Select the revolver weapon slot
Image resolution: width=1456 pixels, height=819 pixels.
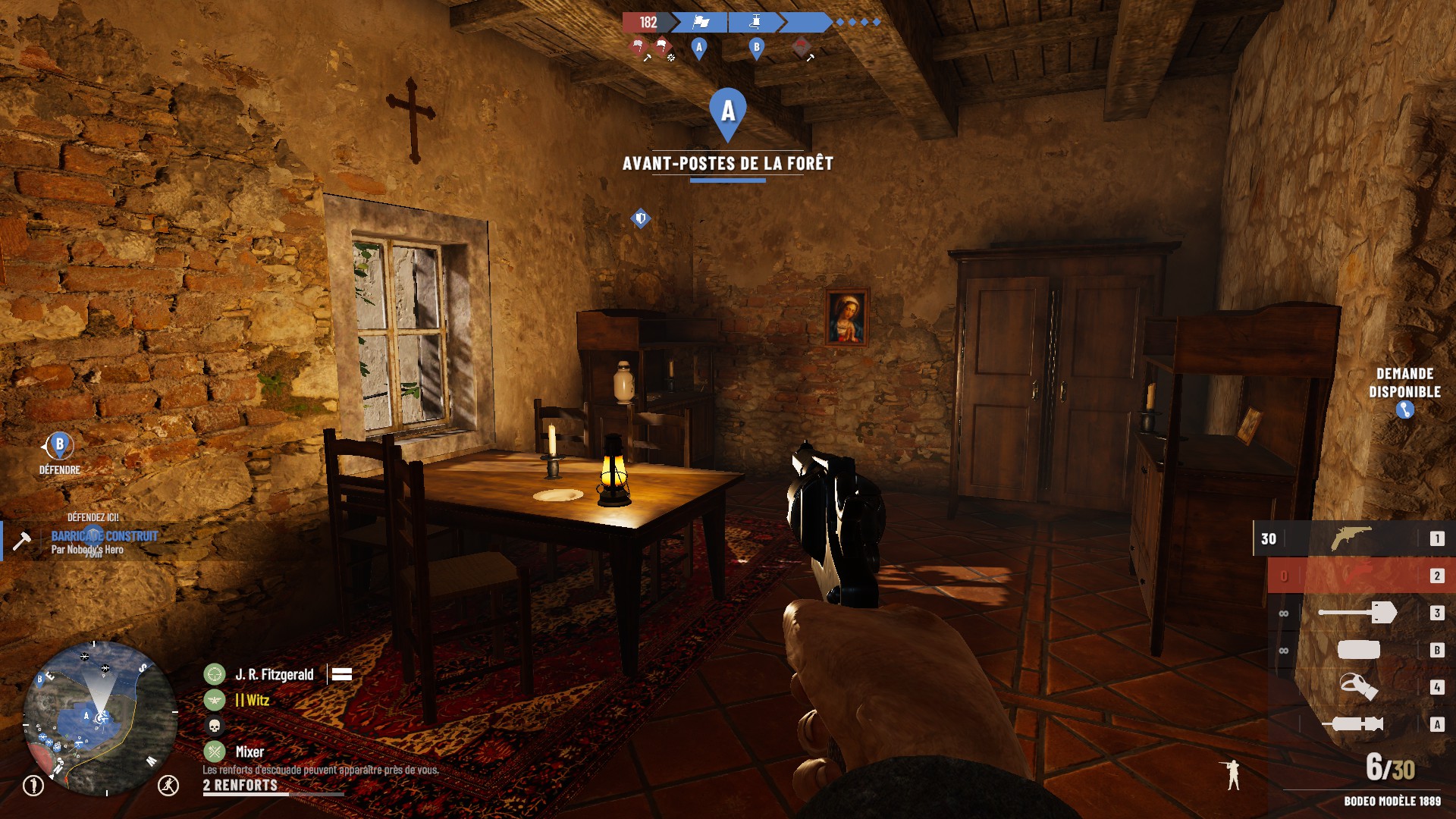click(x=1351, y=538)
